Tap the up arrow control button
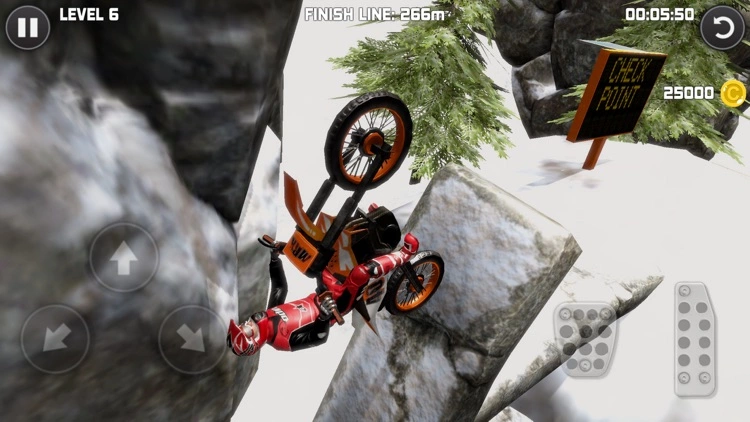This screenshot has width=750, height=422. [x=124, y=257]
